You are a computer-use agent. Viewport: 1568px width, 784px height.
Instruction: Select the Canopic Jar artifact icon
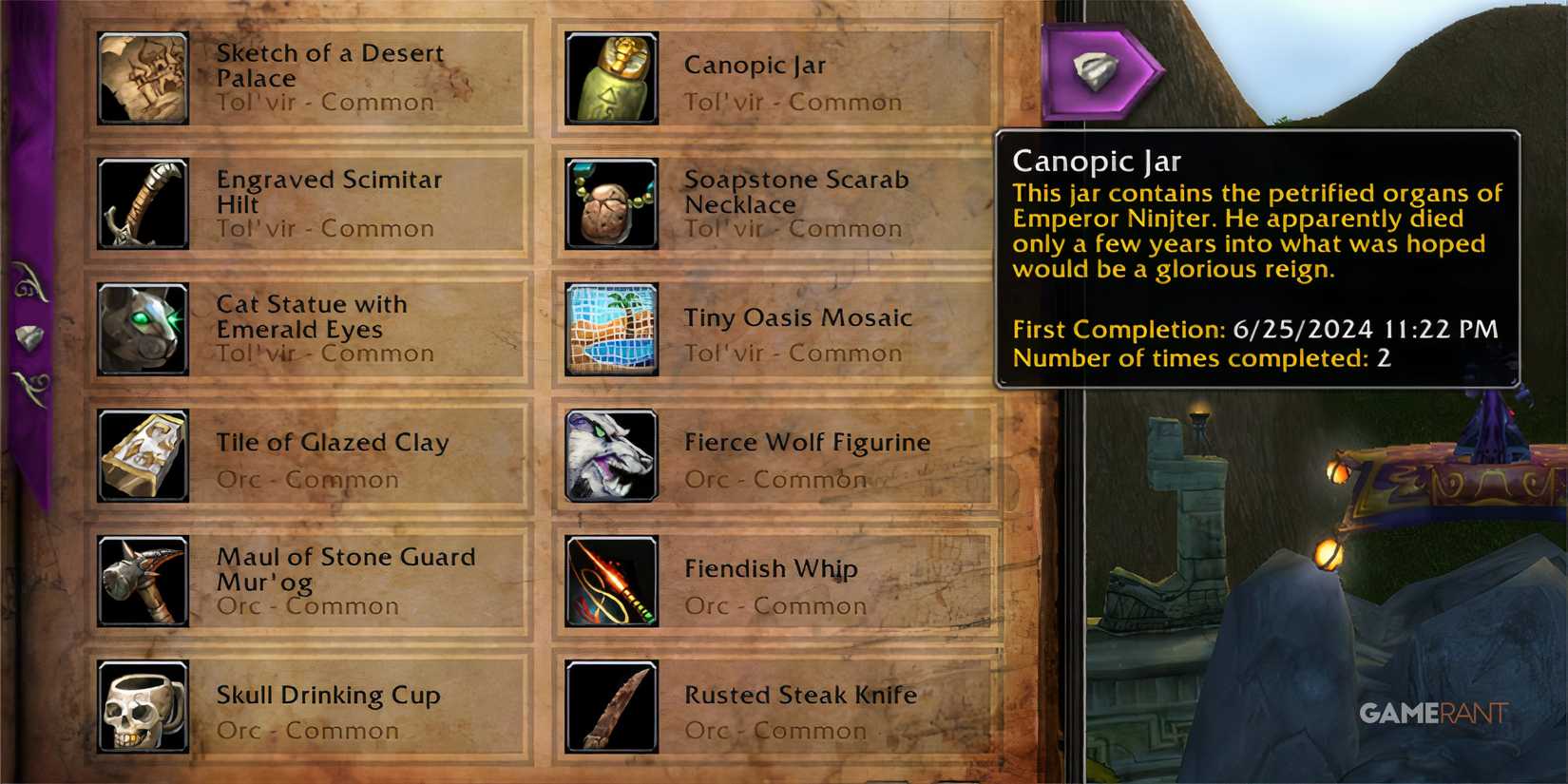[x=611, y=77]
